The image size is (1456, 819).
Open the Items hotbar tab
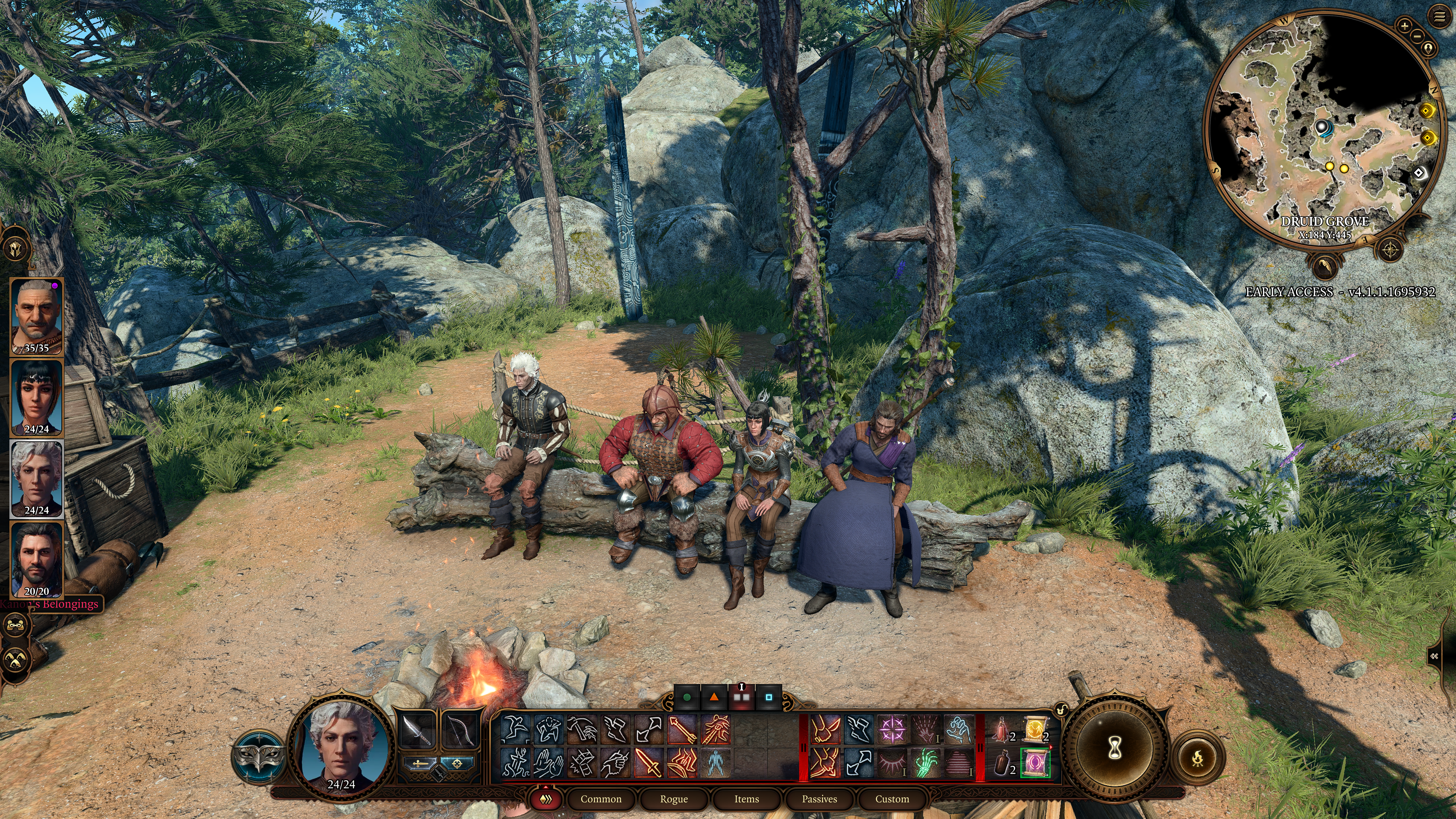[x=747, y=799]
